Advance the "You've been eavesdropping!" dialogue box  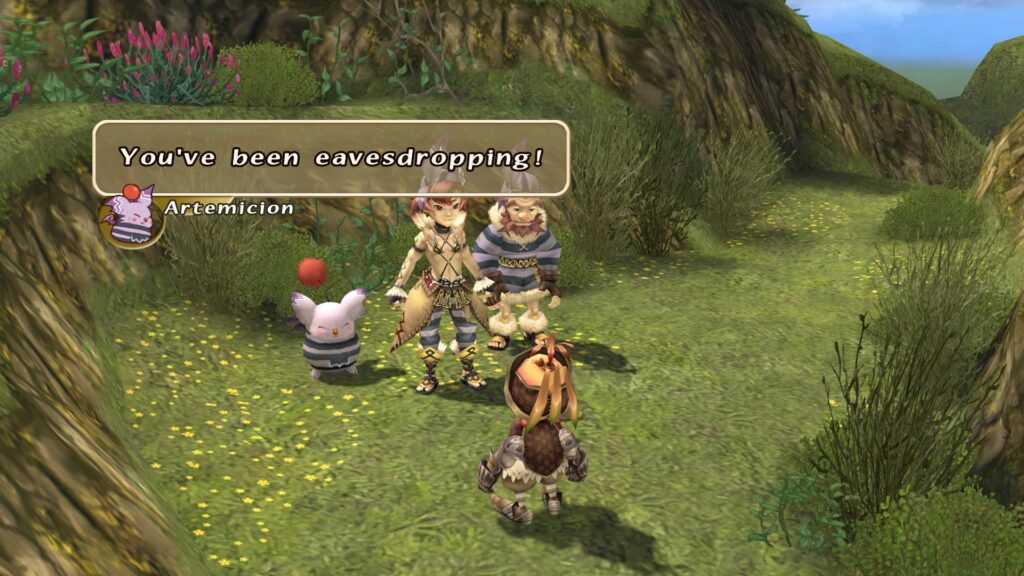point(331,158)
